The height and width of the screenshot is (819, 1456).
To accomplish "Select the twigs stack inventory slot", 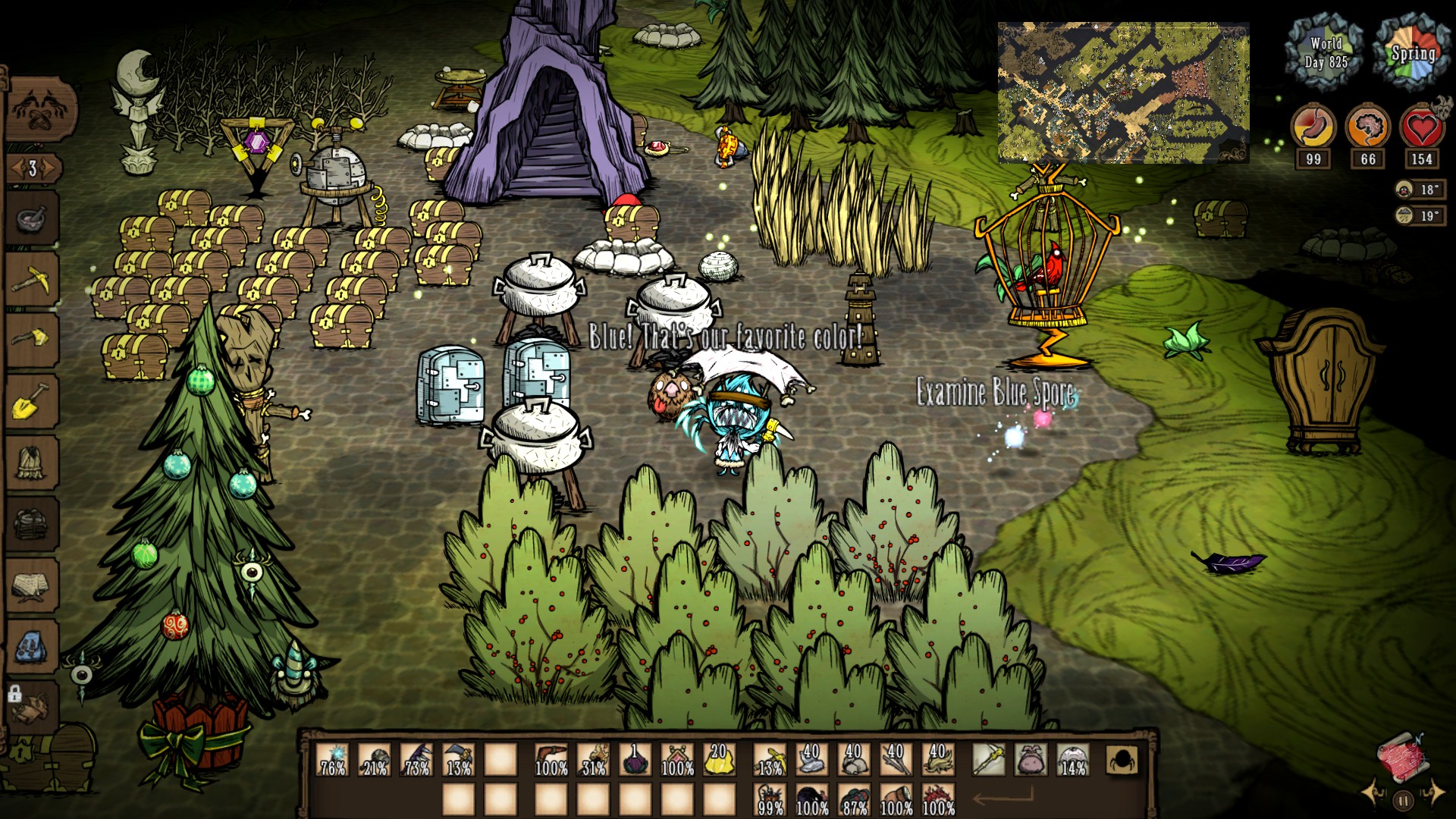I will coord(896,759).
